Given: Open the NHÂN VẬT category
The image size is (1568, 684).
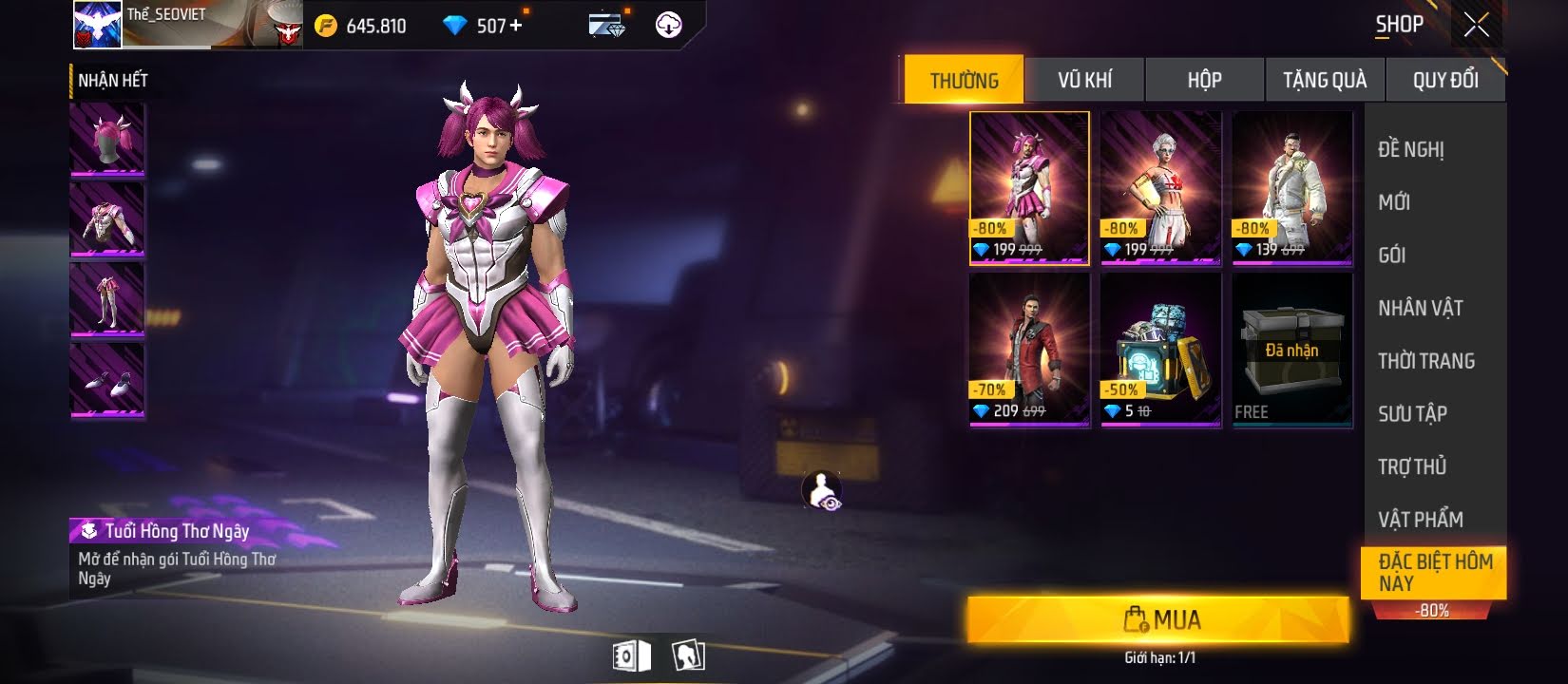Looking at the screenshot, I should (x=1421, y=308).
